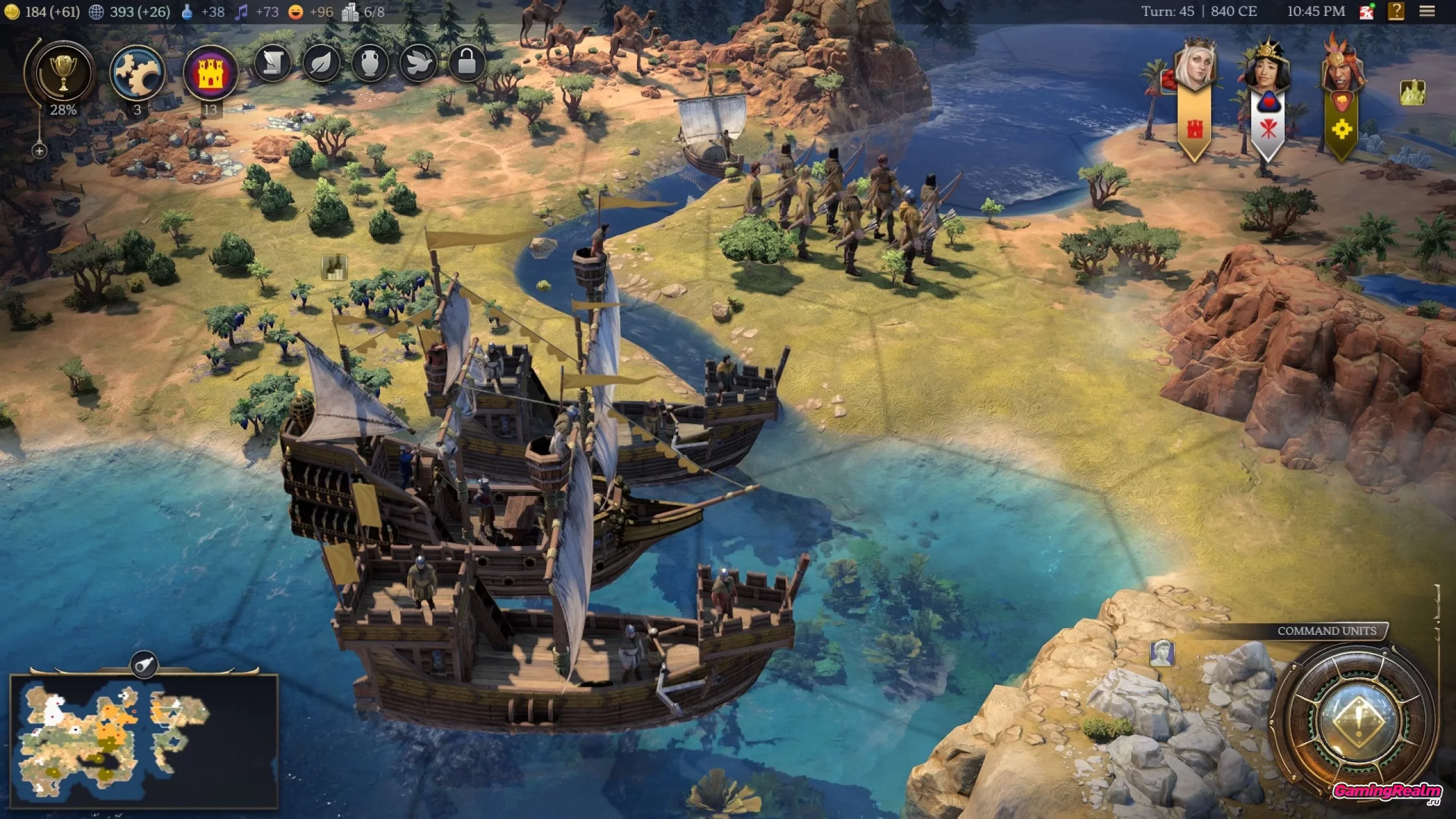Open the leaf icon panel
Screen dimensions: 1456x819
[x=322, y=62]
